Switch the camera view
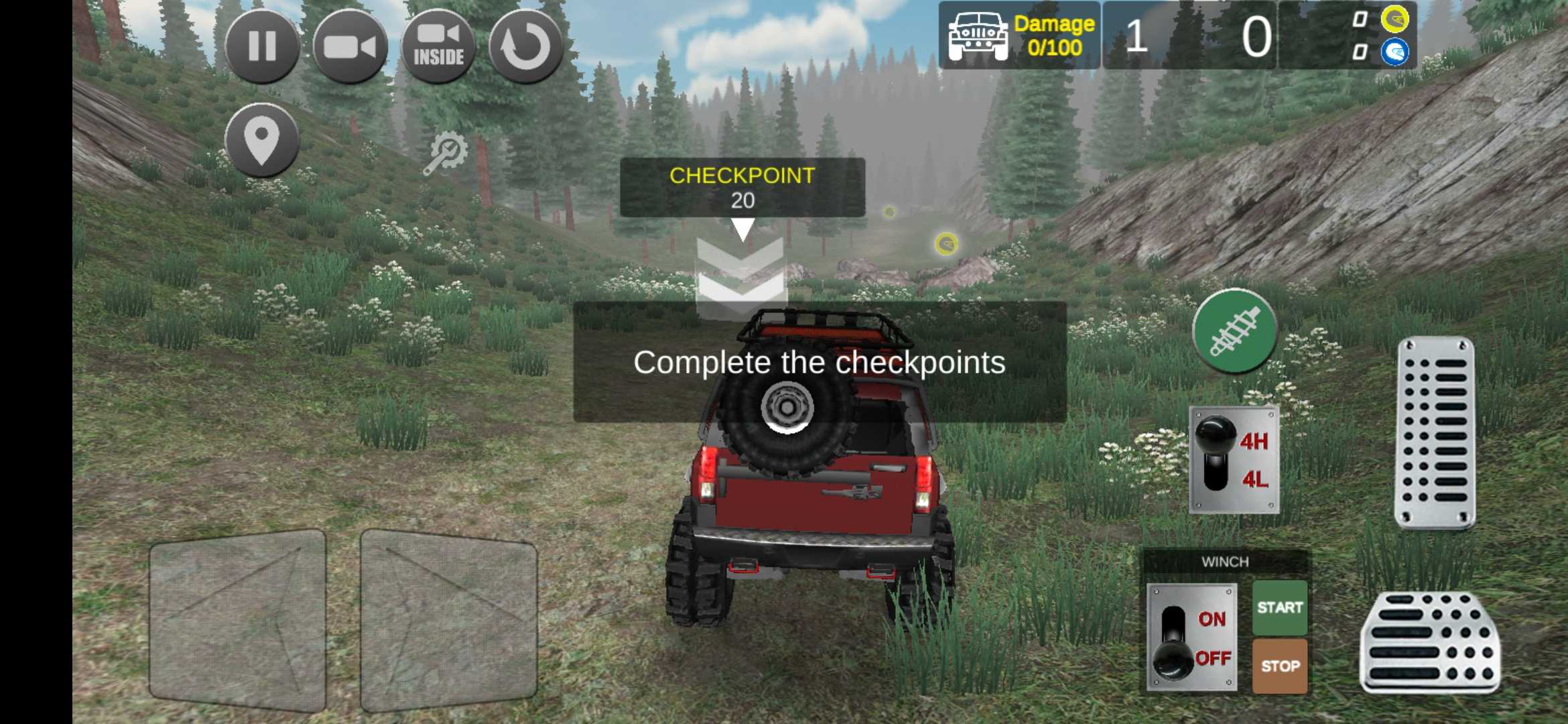 350,47
